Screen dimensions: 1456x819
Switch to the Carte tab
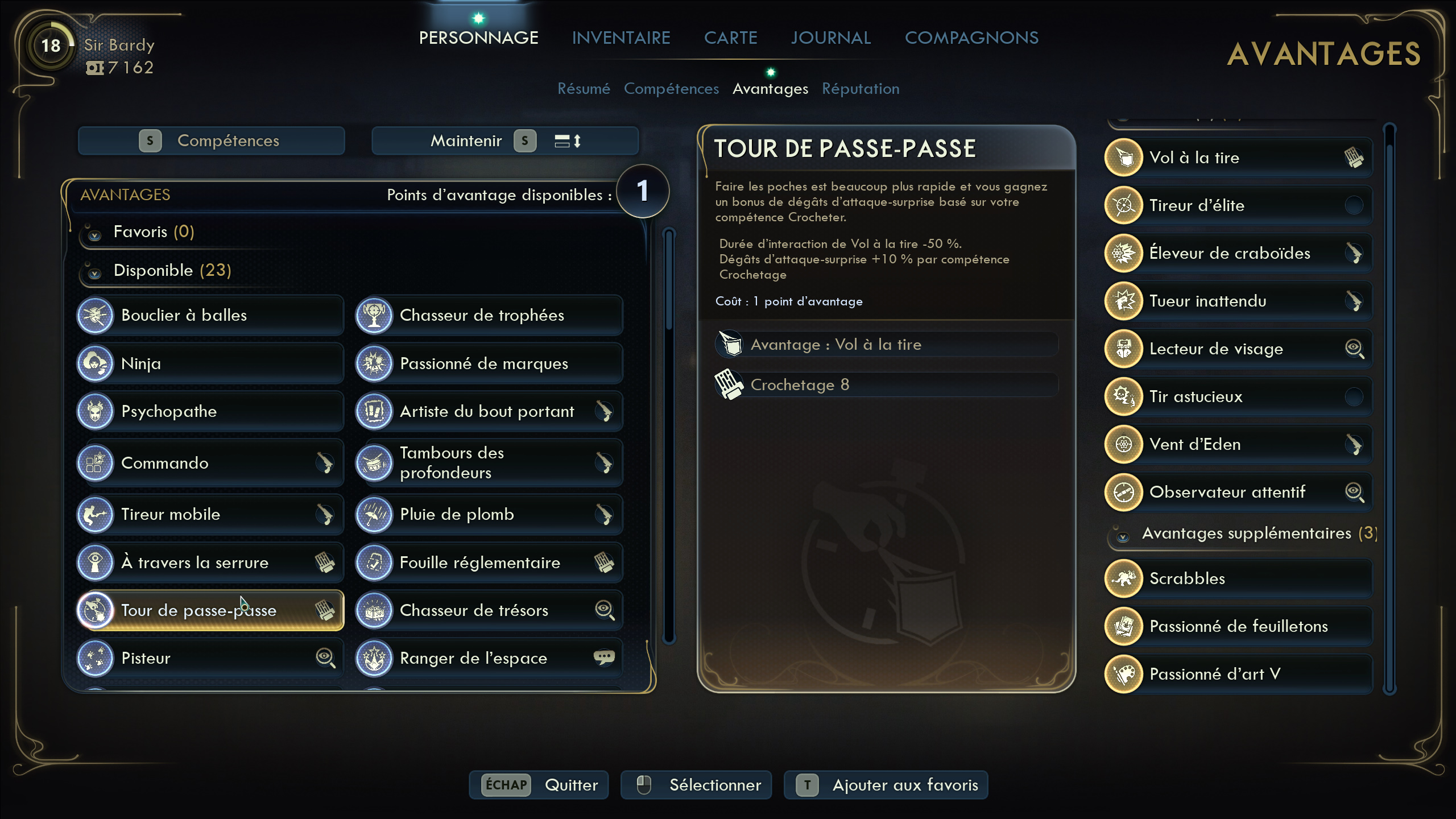click(x=730, y=38)
